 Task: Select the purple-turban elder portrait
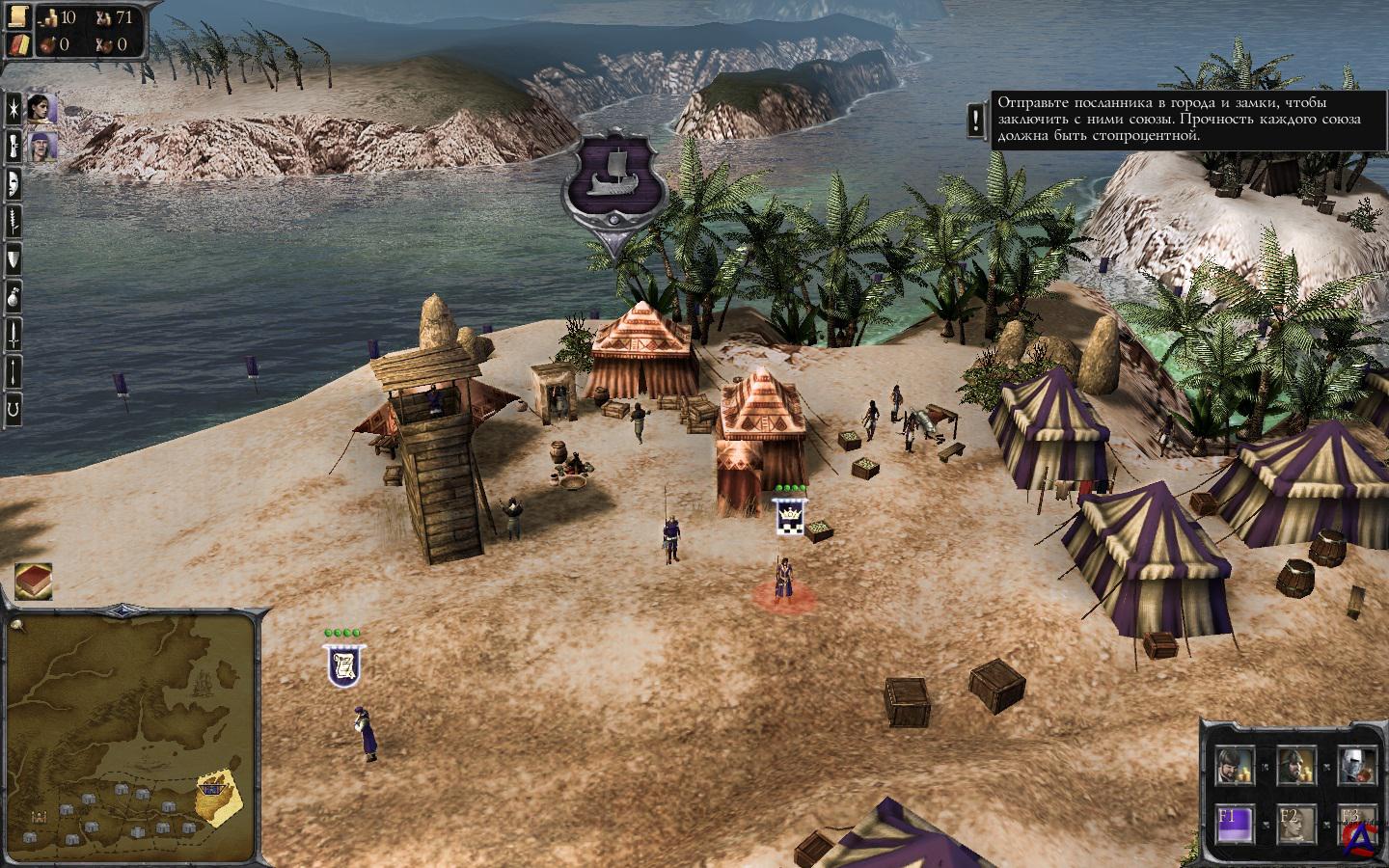point(41,148)
